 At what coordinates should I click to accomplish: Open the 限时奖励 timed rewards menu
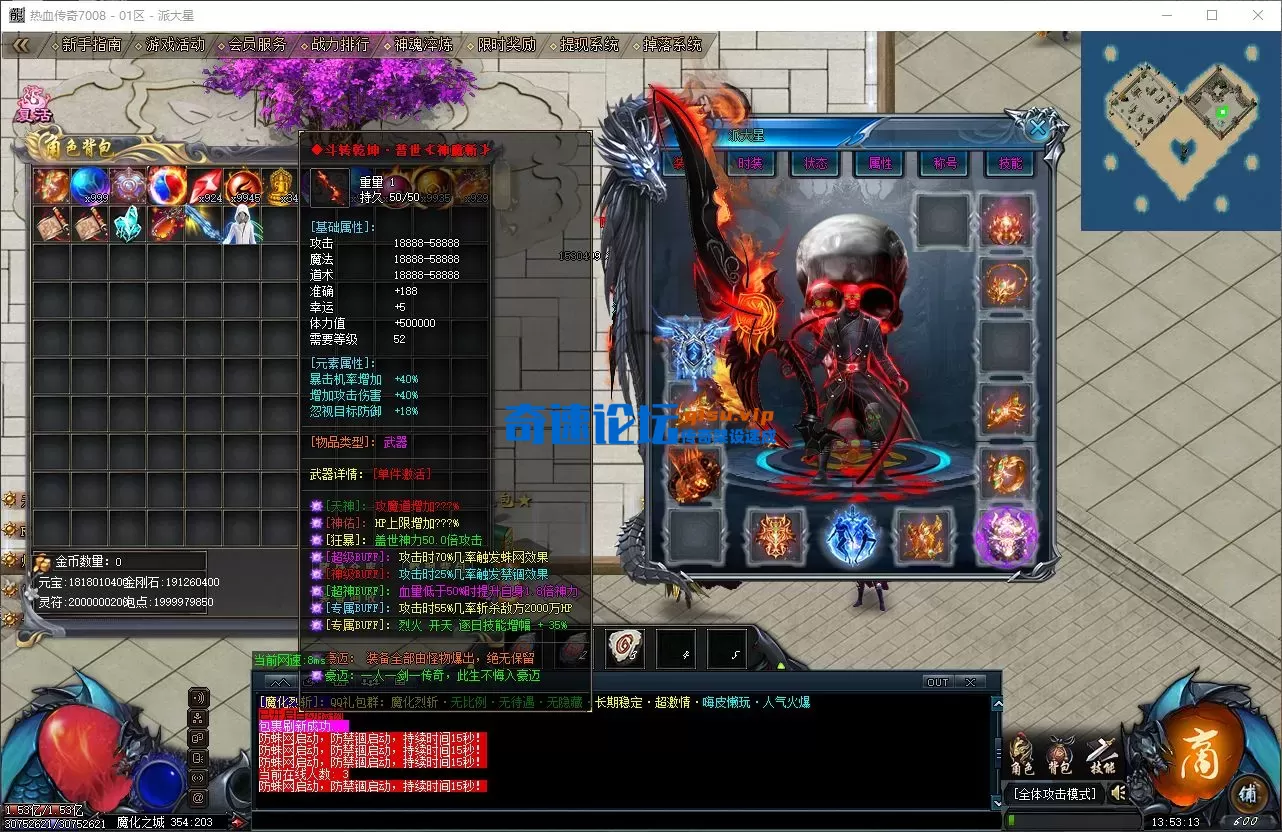[506, 45]
